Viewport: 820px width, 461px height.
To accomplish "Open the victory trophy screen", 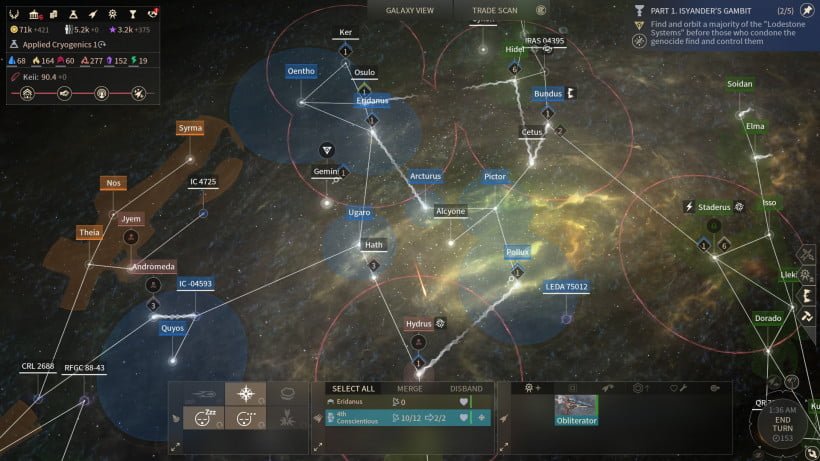I will point(131,12).
